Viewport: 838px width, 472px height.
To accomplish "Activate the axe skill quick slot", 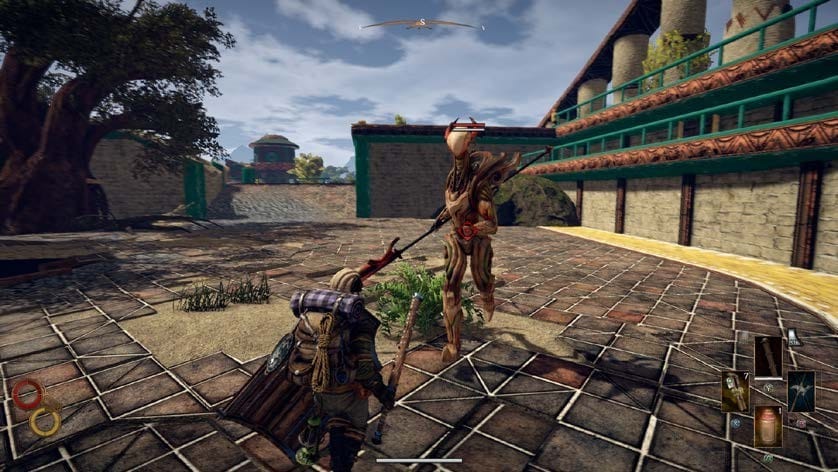I will click(x=801, y=391).
